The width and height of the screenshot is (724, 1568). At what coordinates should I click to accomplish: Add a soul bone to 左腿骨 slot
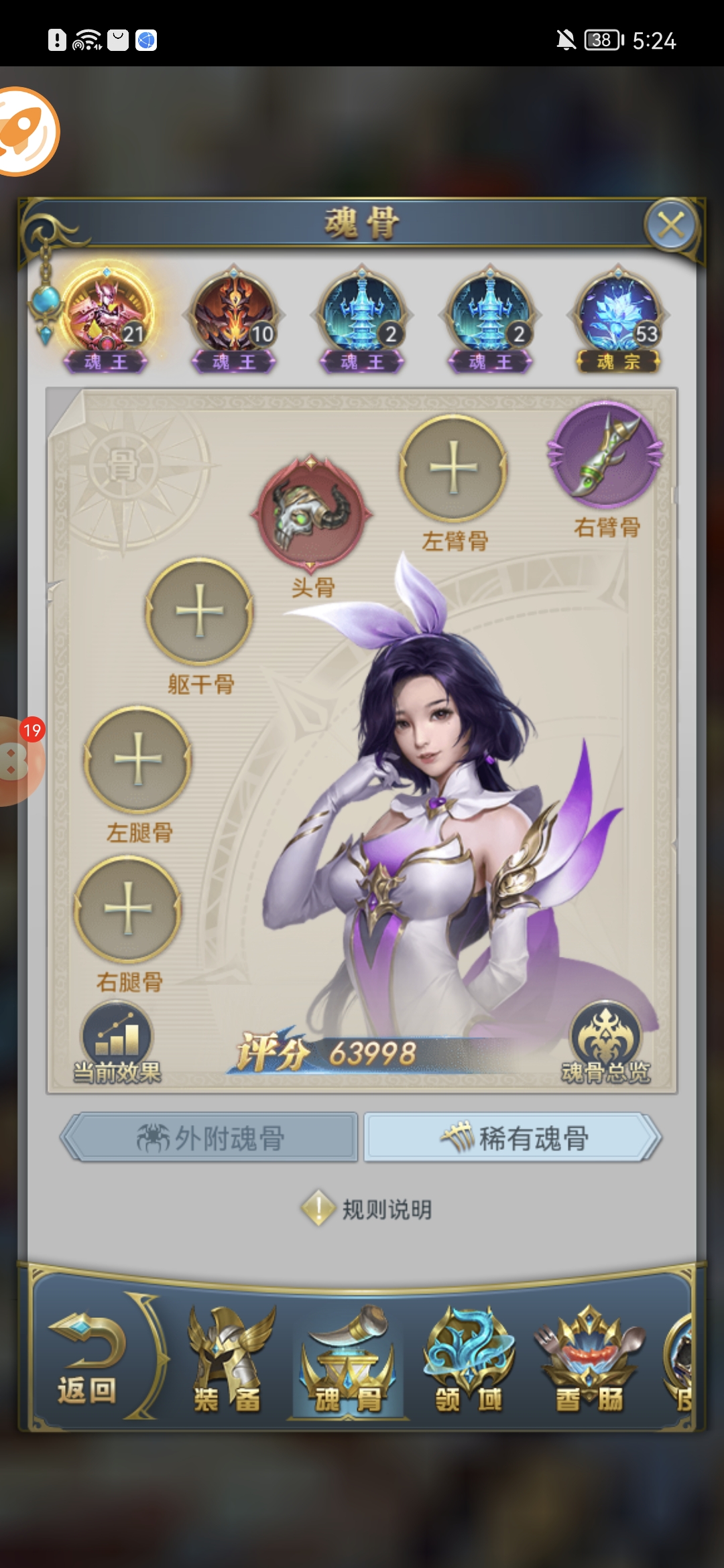pyautogui.click(x=138, y=759)
